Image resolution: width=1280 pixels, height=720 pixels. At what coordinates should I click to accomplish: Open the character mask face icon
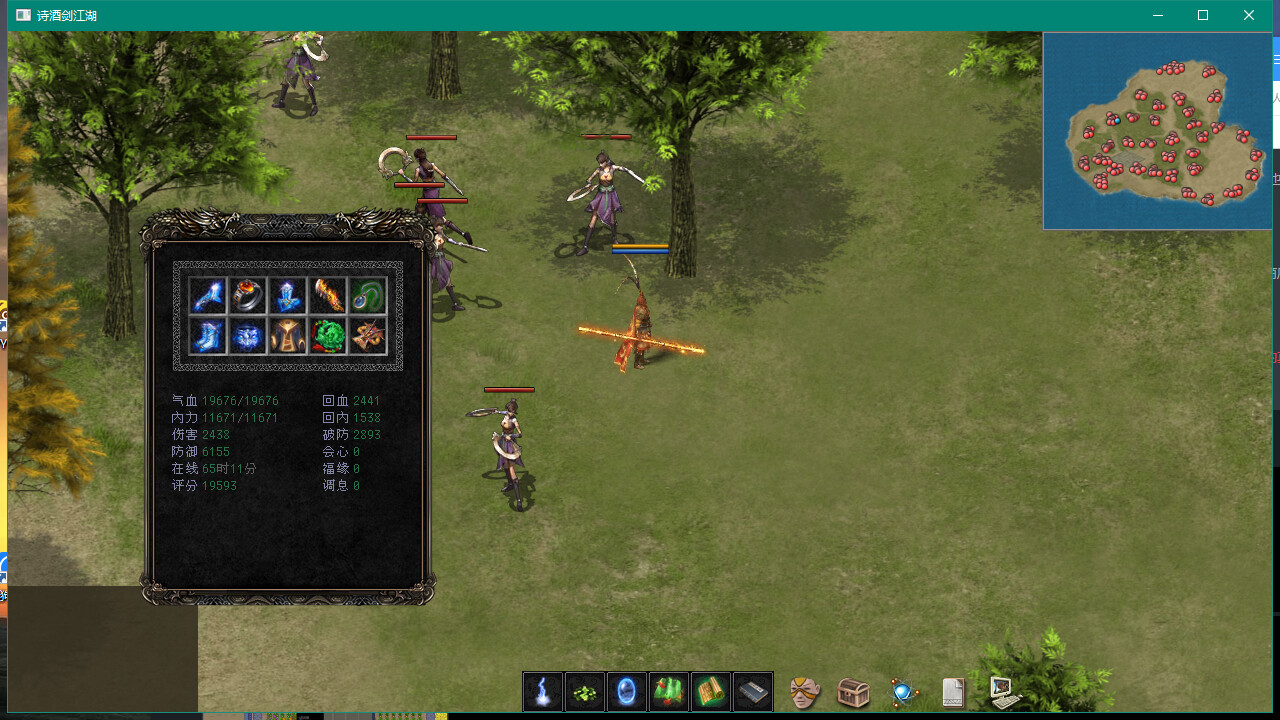[x=805, y=692]
